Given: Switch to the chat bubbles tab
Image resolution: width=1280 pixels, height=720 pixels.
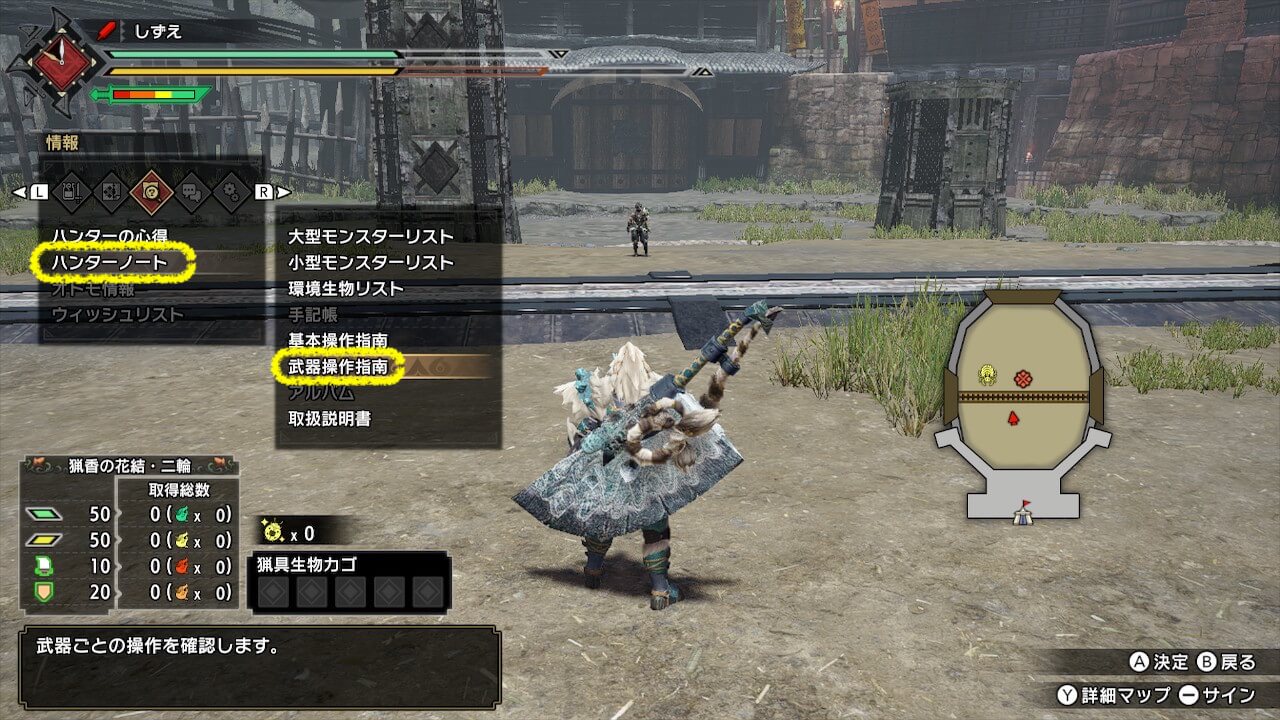Looking at the screenshot, I should [192, 191].
